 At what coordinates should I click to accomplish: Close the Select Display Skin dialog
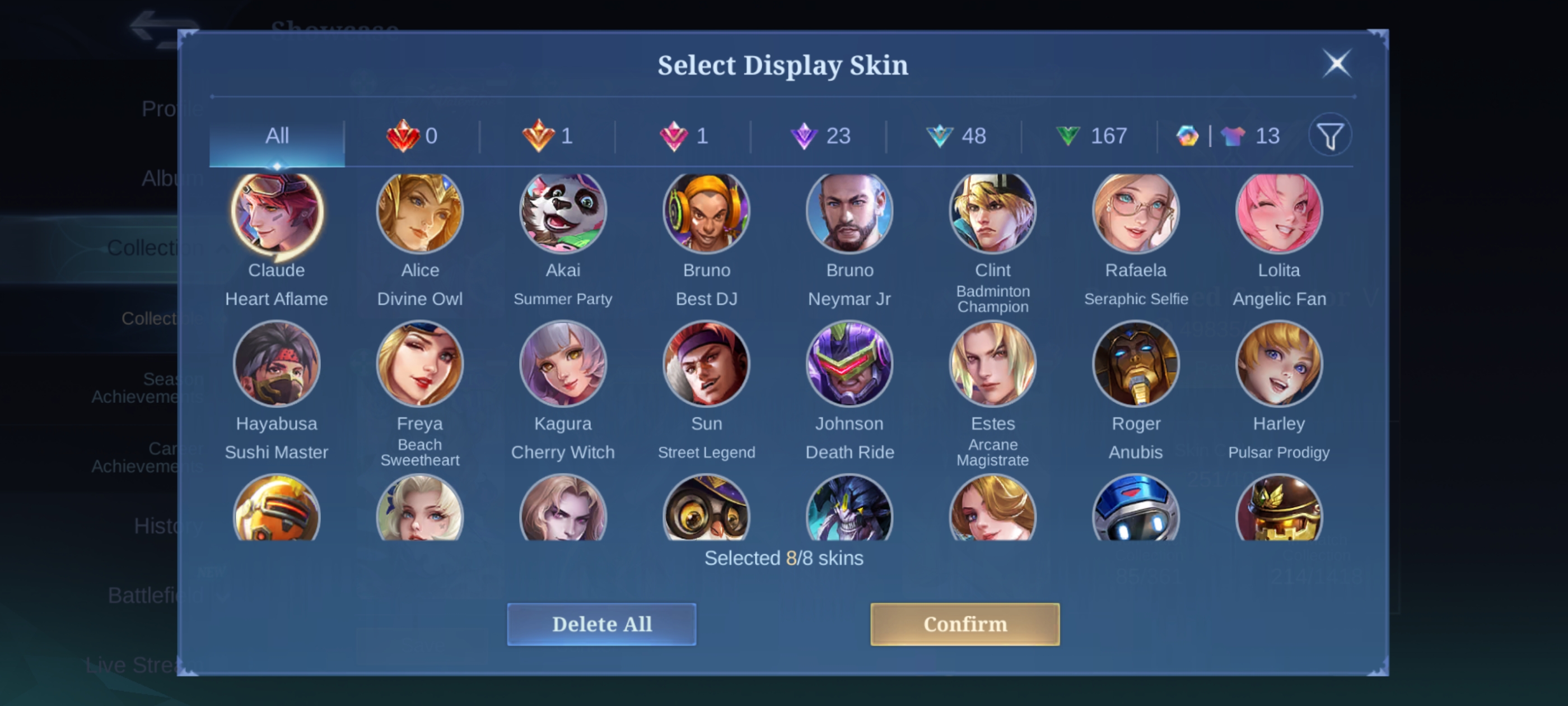1337,63
